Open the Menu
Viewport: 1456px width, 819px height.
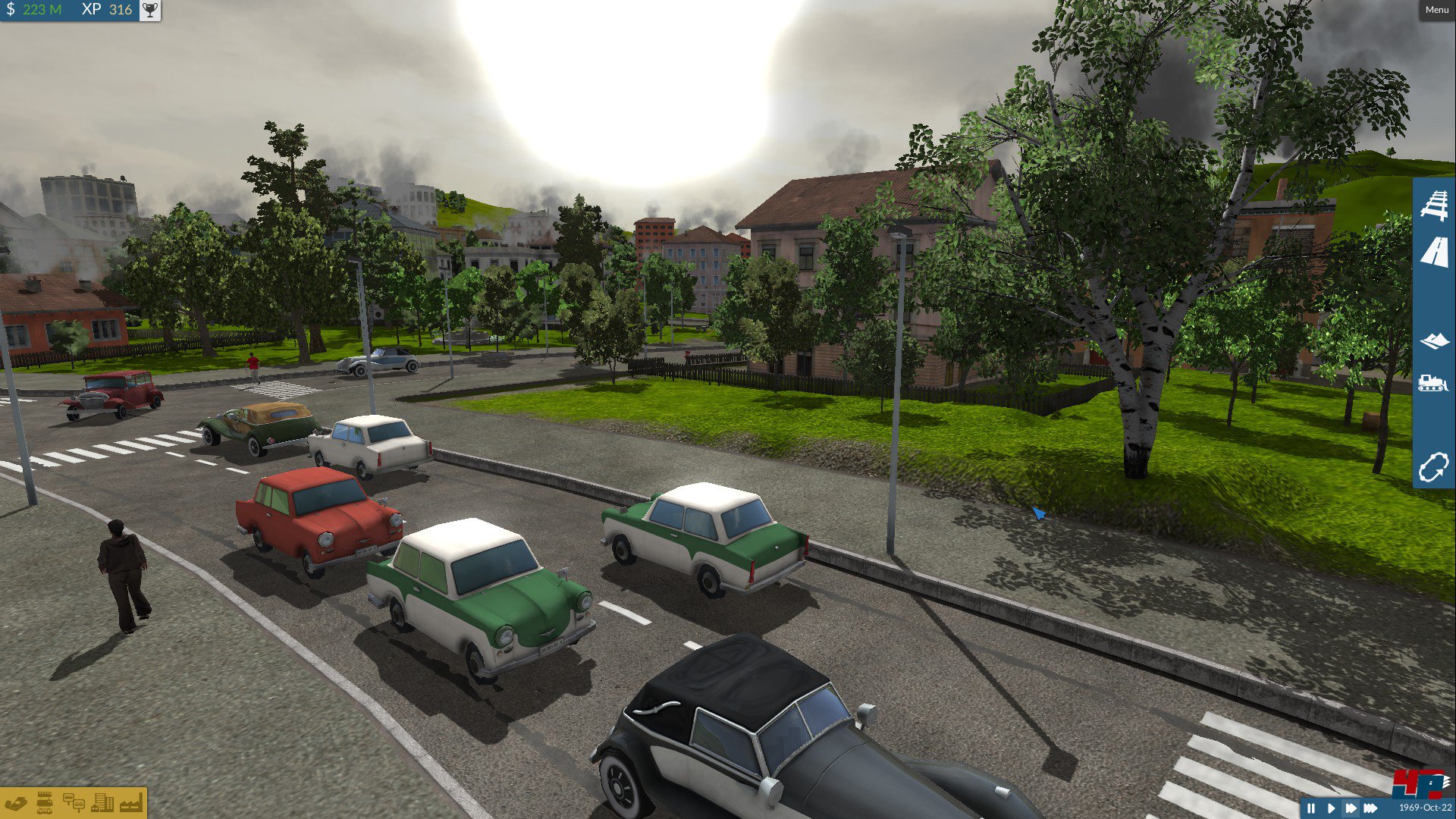click(x=1436, y=9)
